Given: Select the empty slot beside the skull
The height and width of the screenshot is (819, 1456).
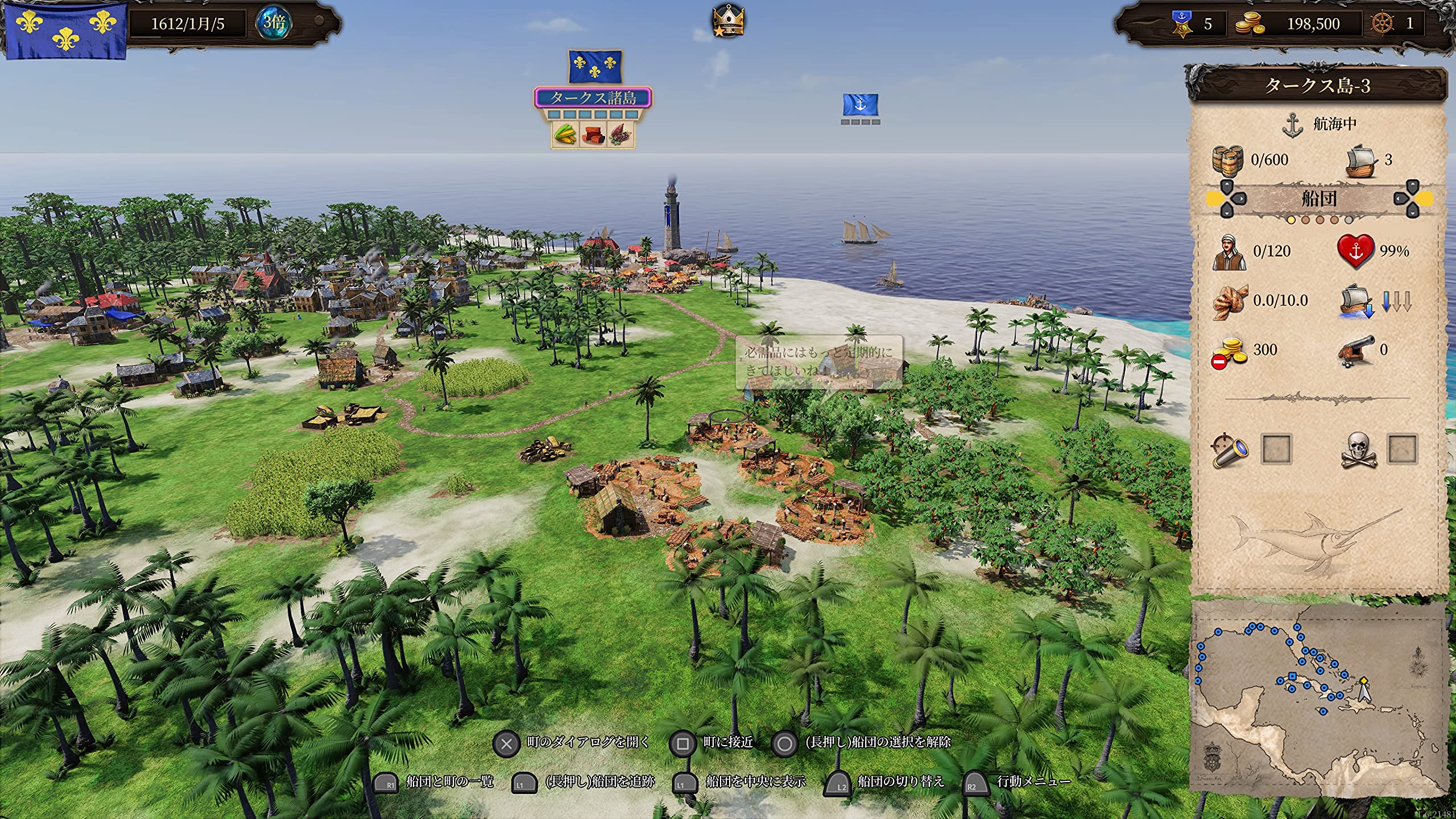Looking at the screenshot, I should (1402, 450).
